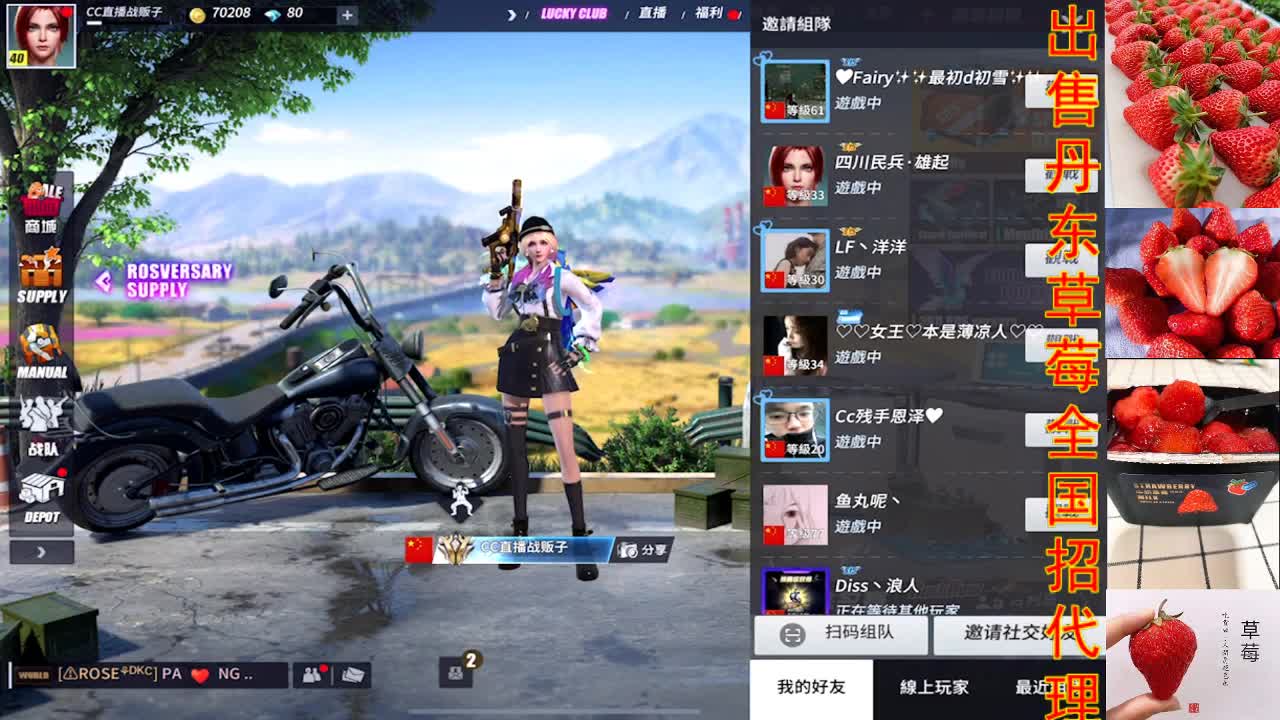Screen dimensions: 1280x720
Task: Click Cc残手恩泽's profile thumbnail
Action: [793, 429]
